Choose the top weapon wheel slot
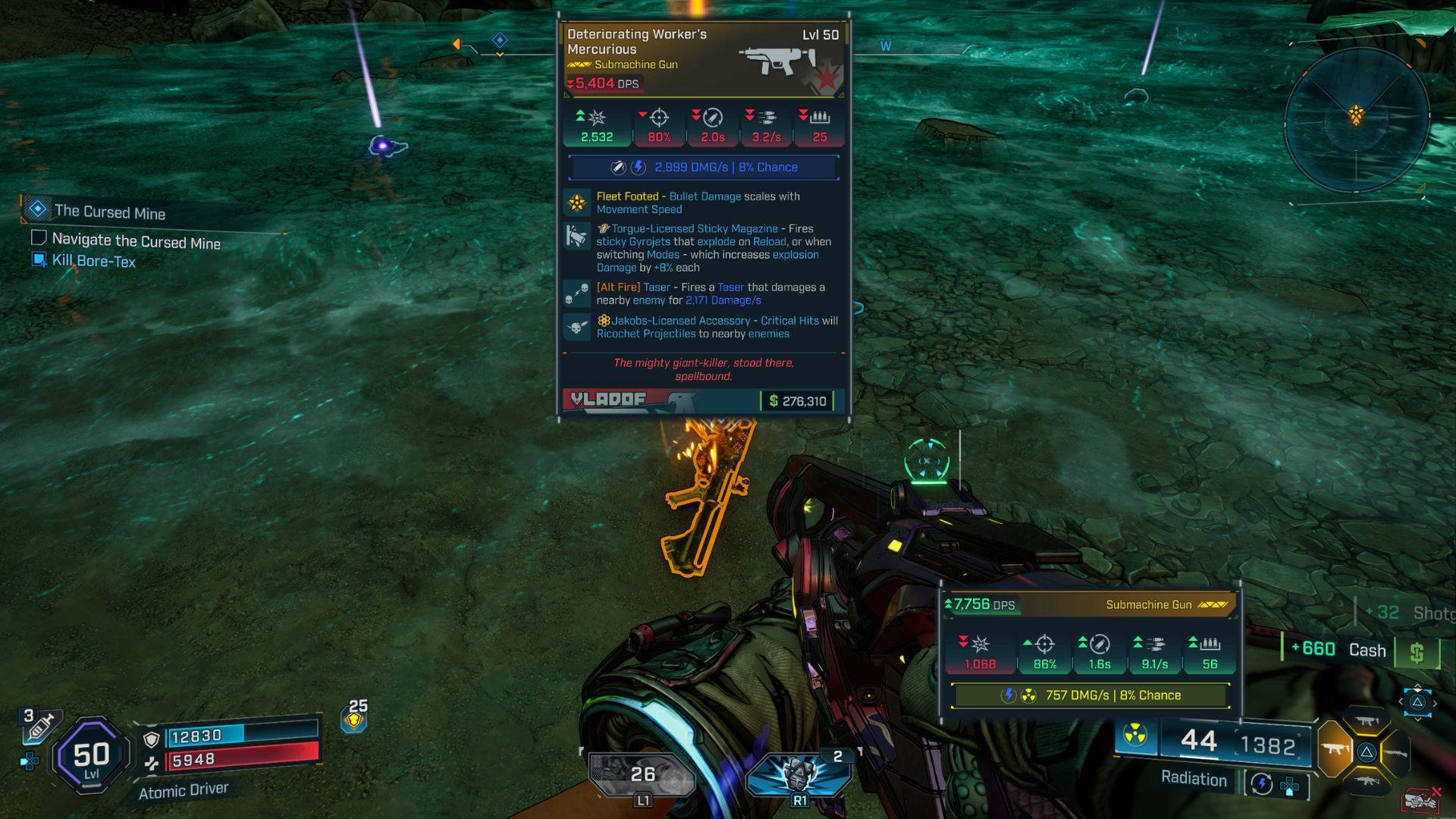 pos(1367,721)
